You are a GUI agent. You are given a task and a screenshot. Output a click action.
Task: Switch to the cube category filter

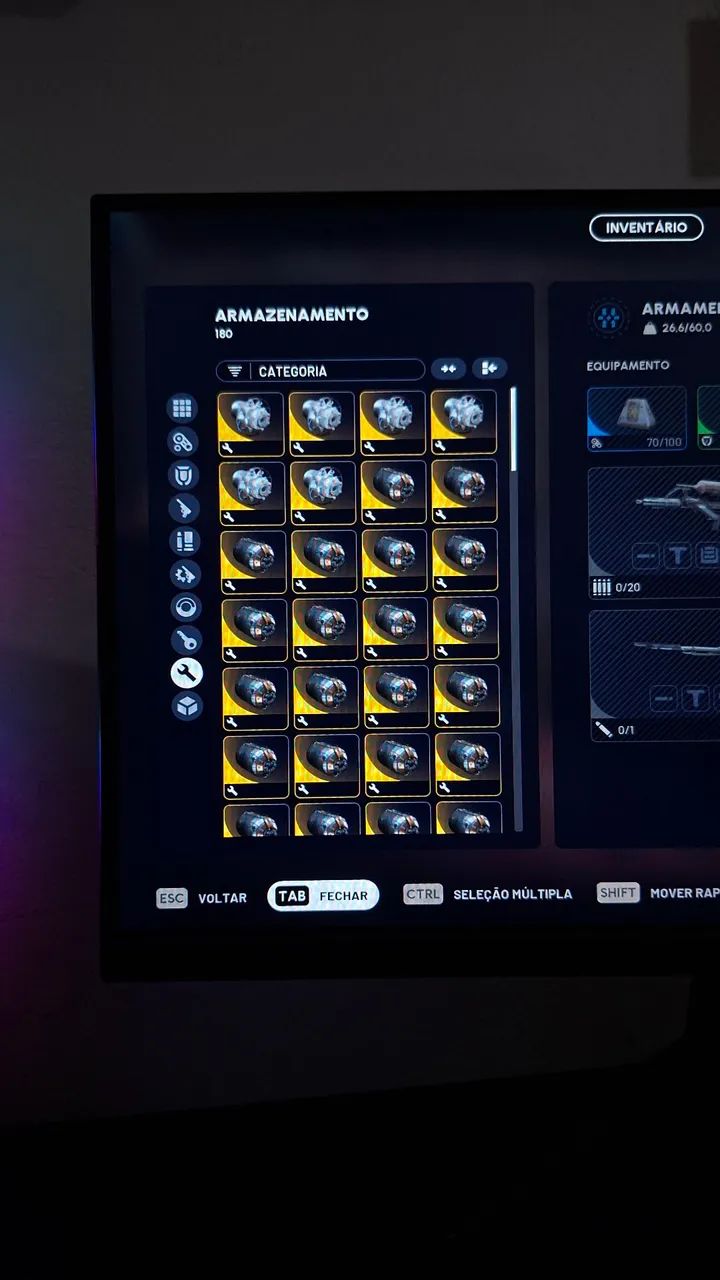pyautogui.click(x=187, y=706)
